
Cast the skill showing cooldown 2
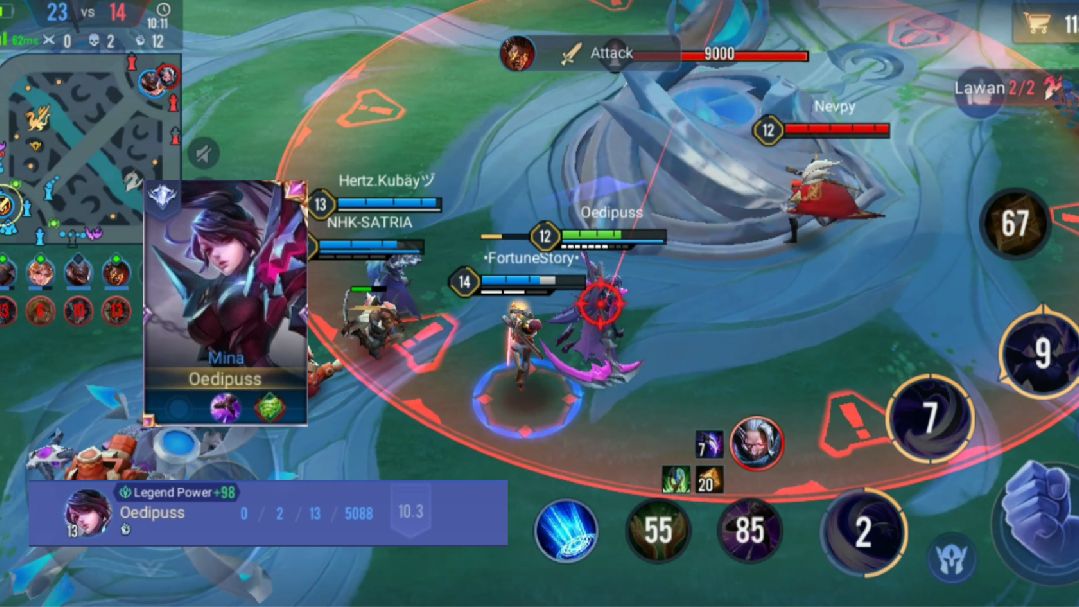(863, 532)
